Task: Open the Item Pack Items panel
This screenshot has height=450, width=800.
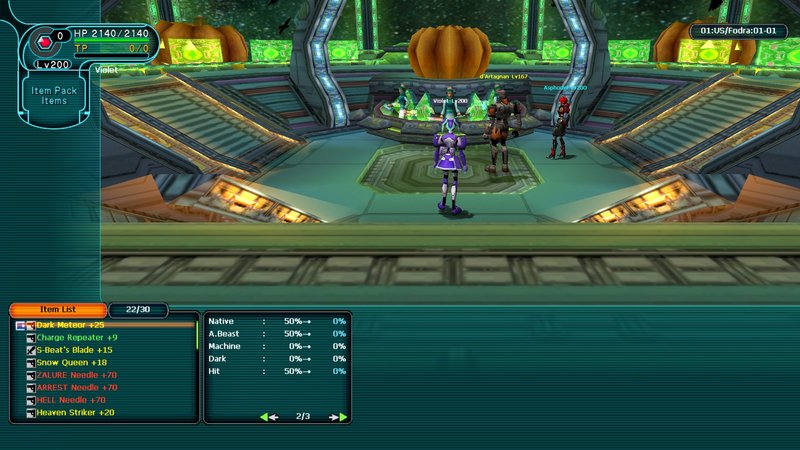Action: [54, 95]
